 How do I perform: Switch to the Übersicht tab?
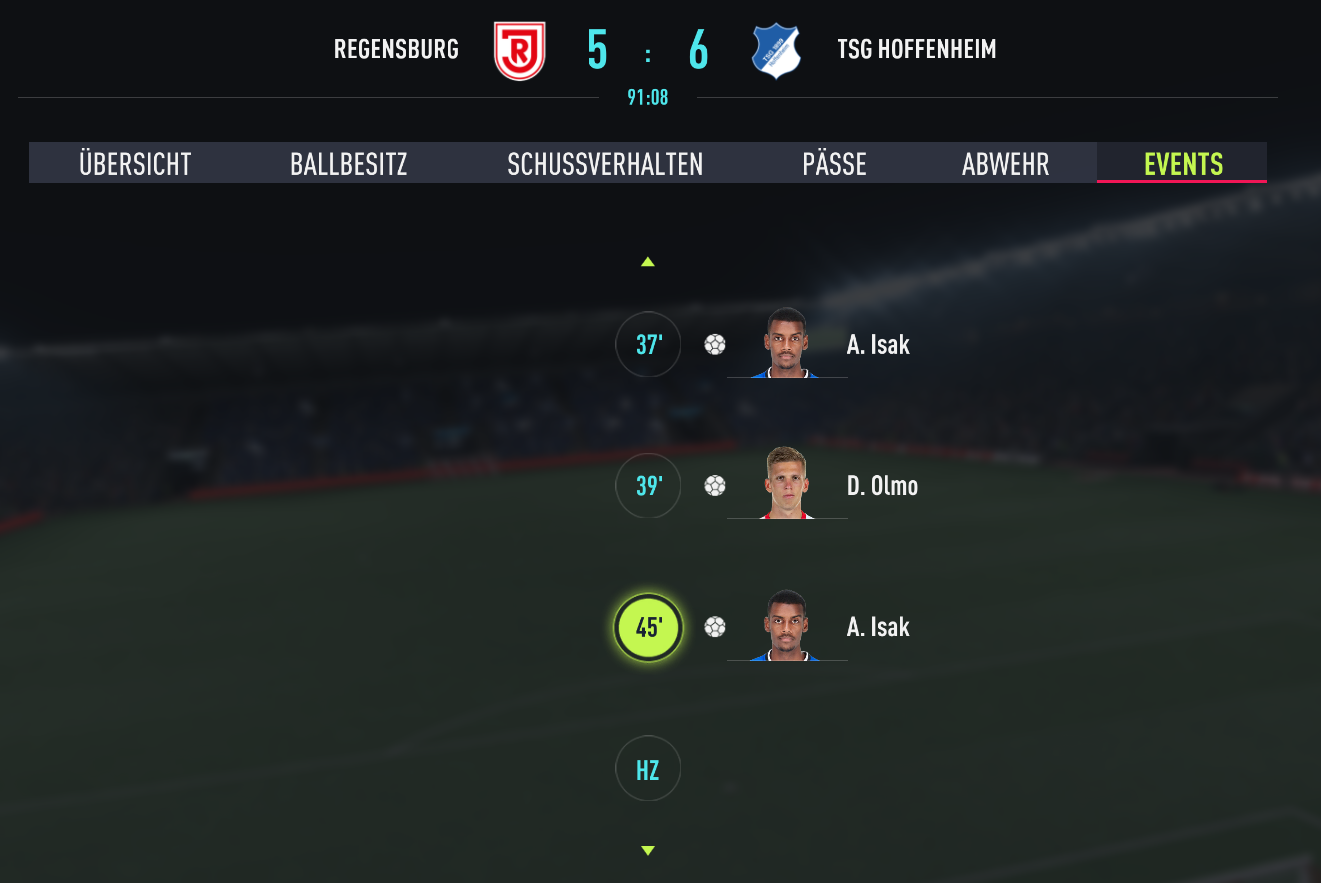(135, 164)
